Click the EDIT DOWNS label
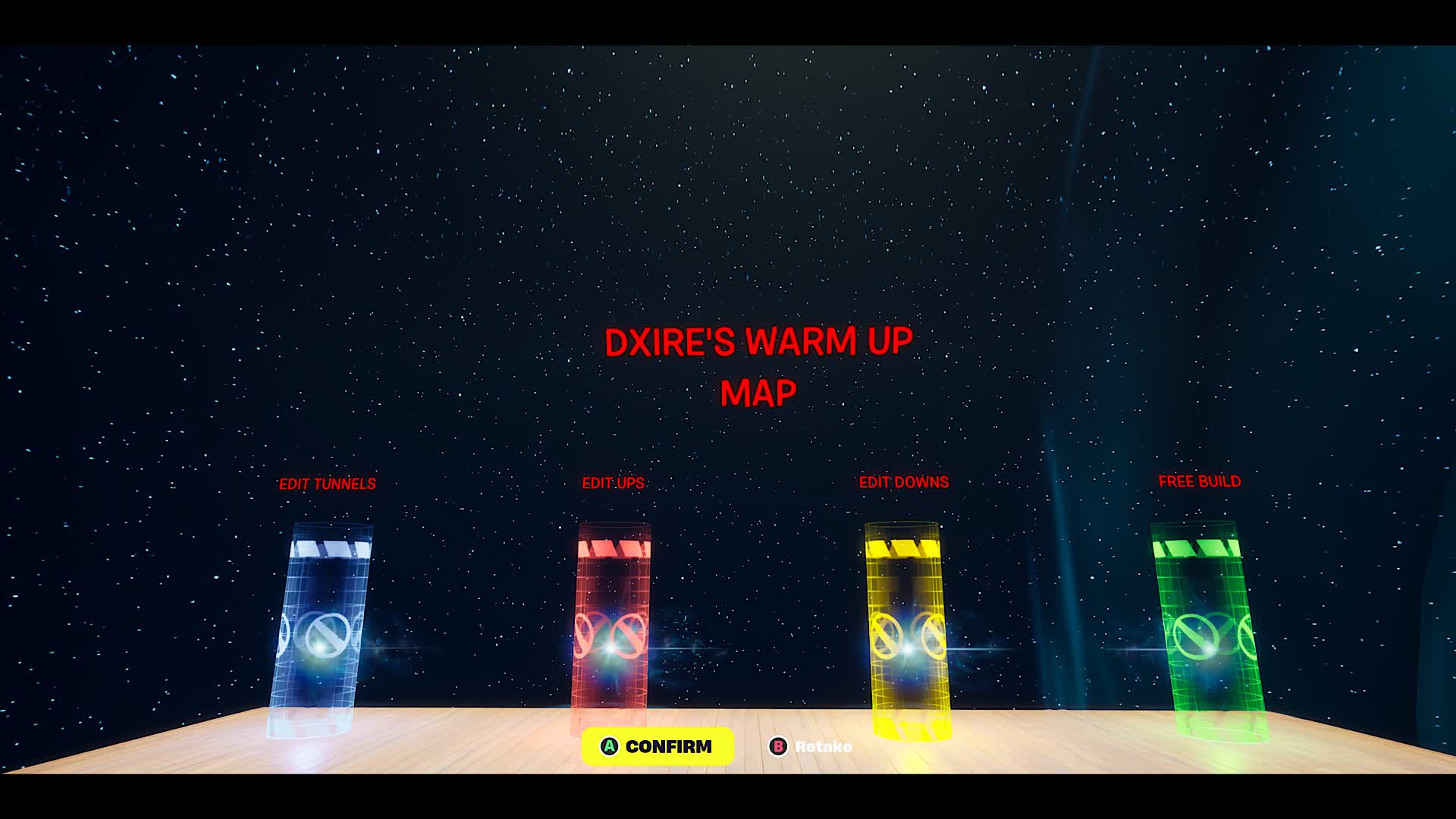The image size is (1456, 819). click(903, 481)
